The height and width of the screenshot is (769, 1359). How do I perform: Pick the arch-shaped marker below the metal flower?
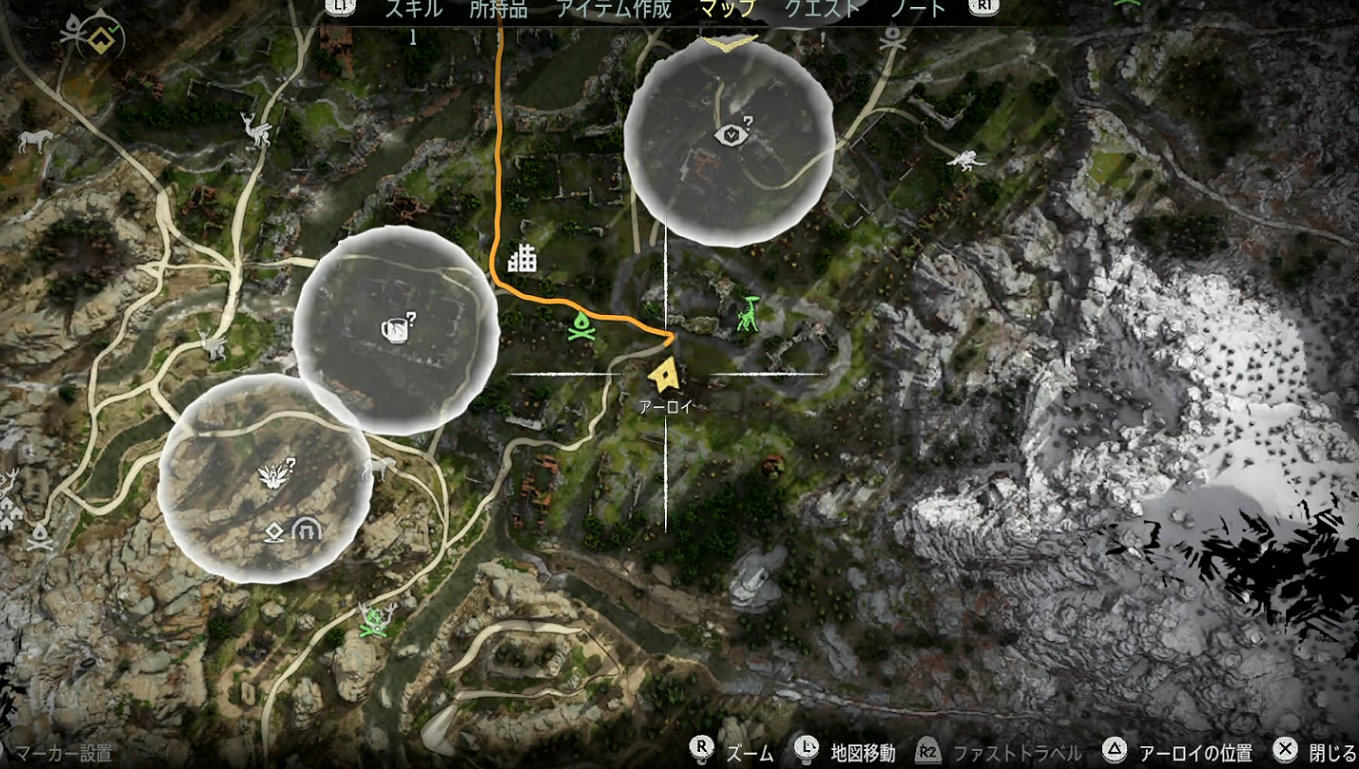[x=305, y=531]
